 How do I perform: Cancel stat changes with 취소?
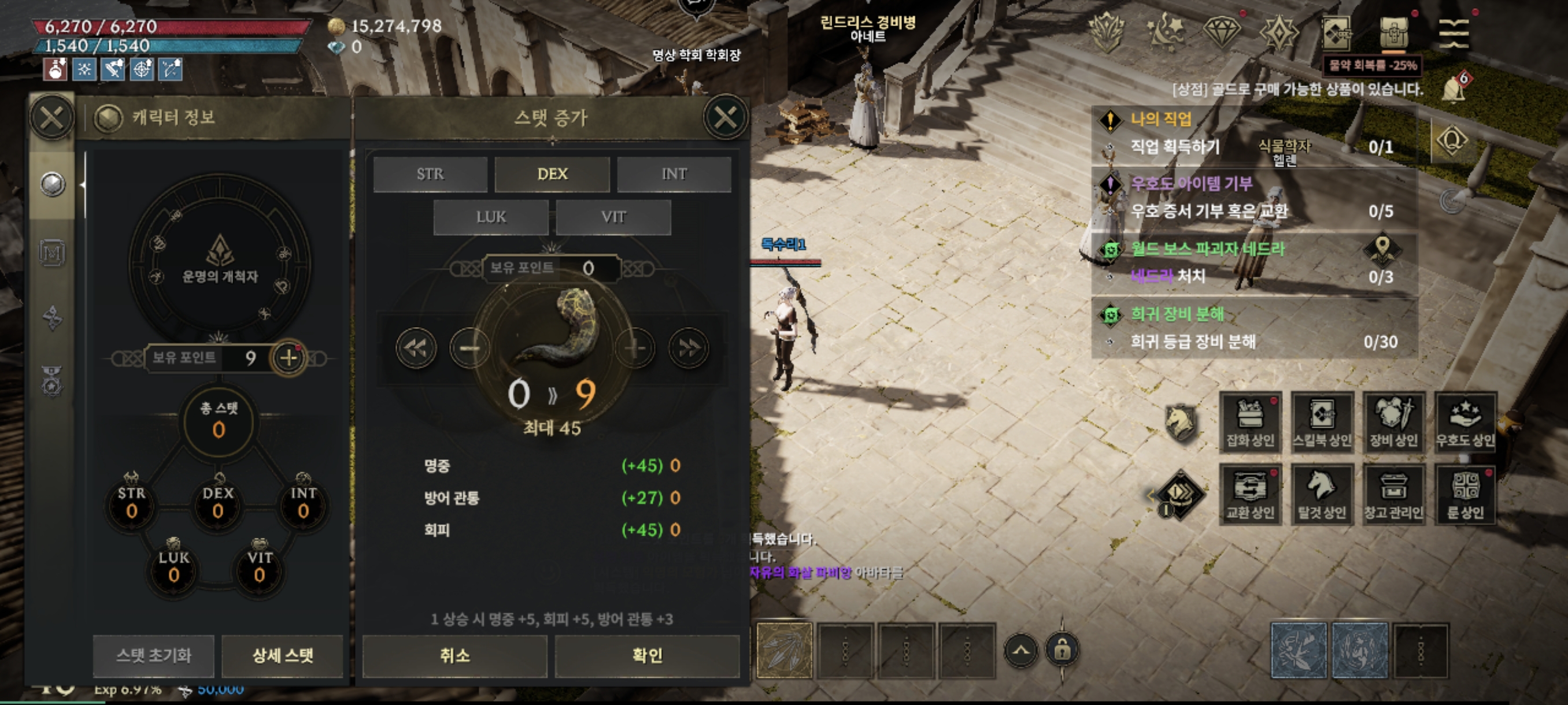click(454, 656)
